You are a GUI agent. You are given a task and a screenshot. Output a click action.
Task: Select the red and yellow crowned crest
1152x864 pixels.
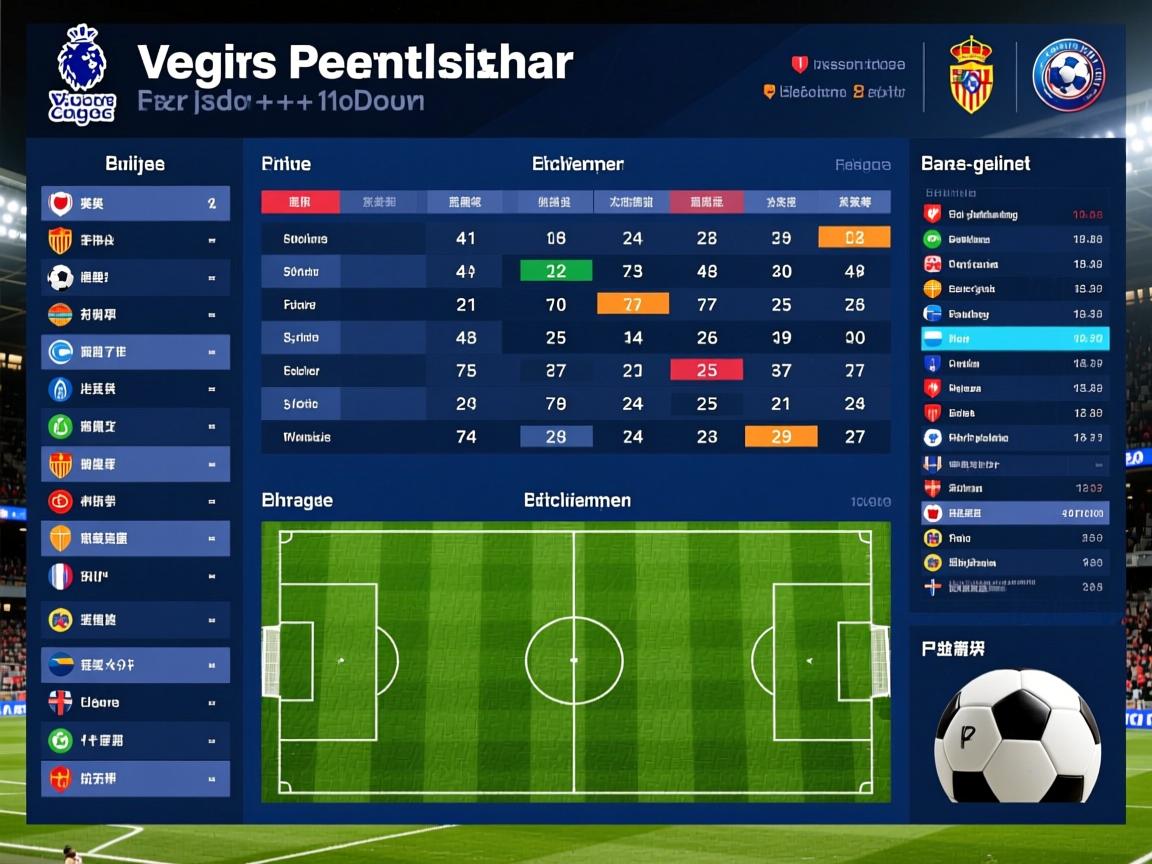tap(970, 75)
